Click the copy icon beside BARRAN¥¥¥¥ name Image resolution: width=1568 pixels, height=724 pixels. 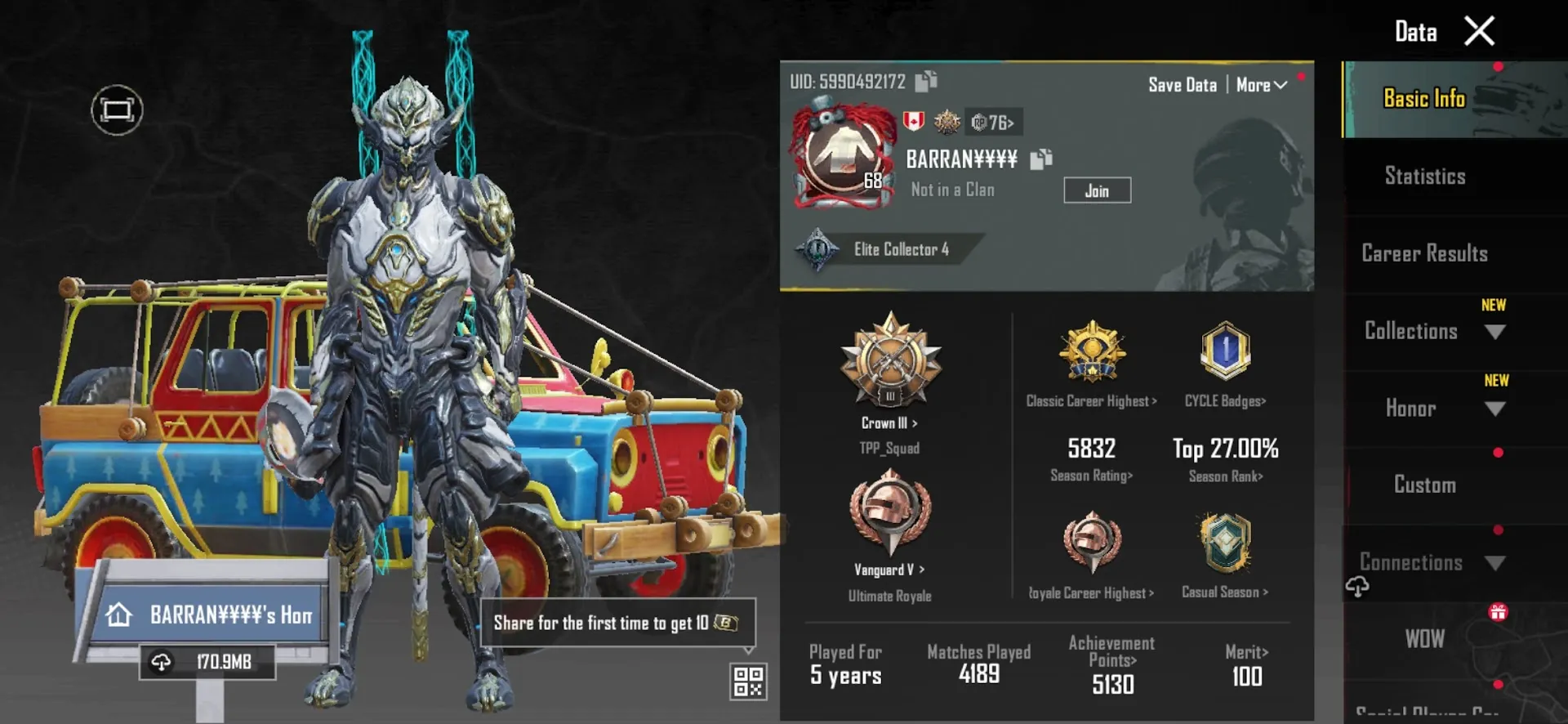(x=1040, y=161)
